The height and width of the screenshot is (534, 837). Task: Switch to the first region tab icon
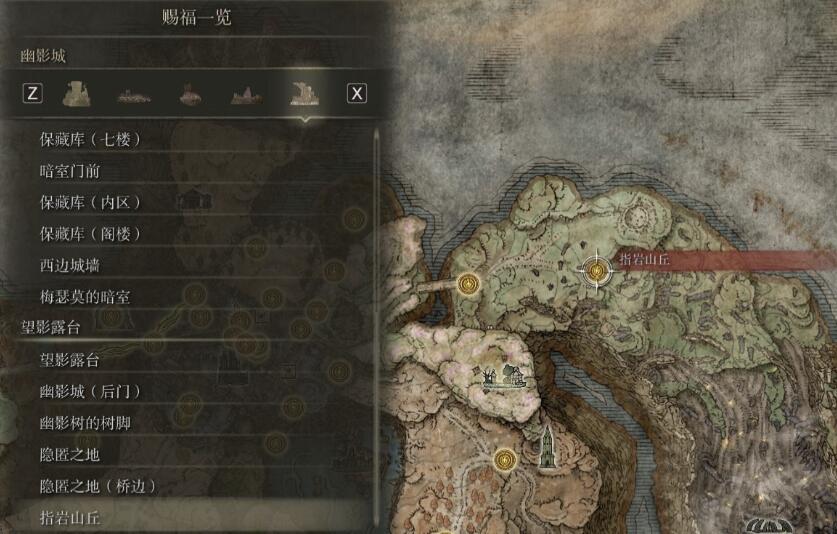[71, 94]
